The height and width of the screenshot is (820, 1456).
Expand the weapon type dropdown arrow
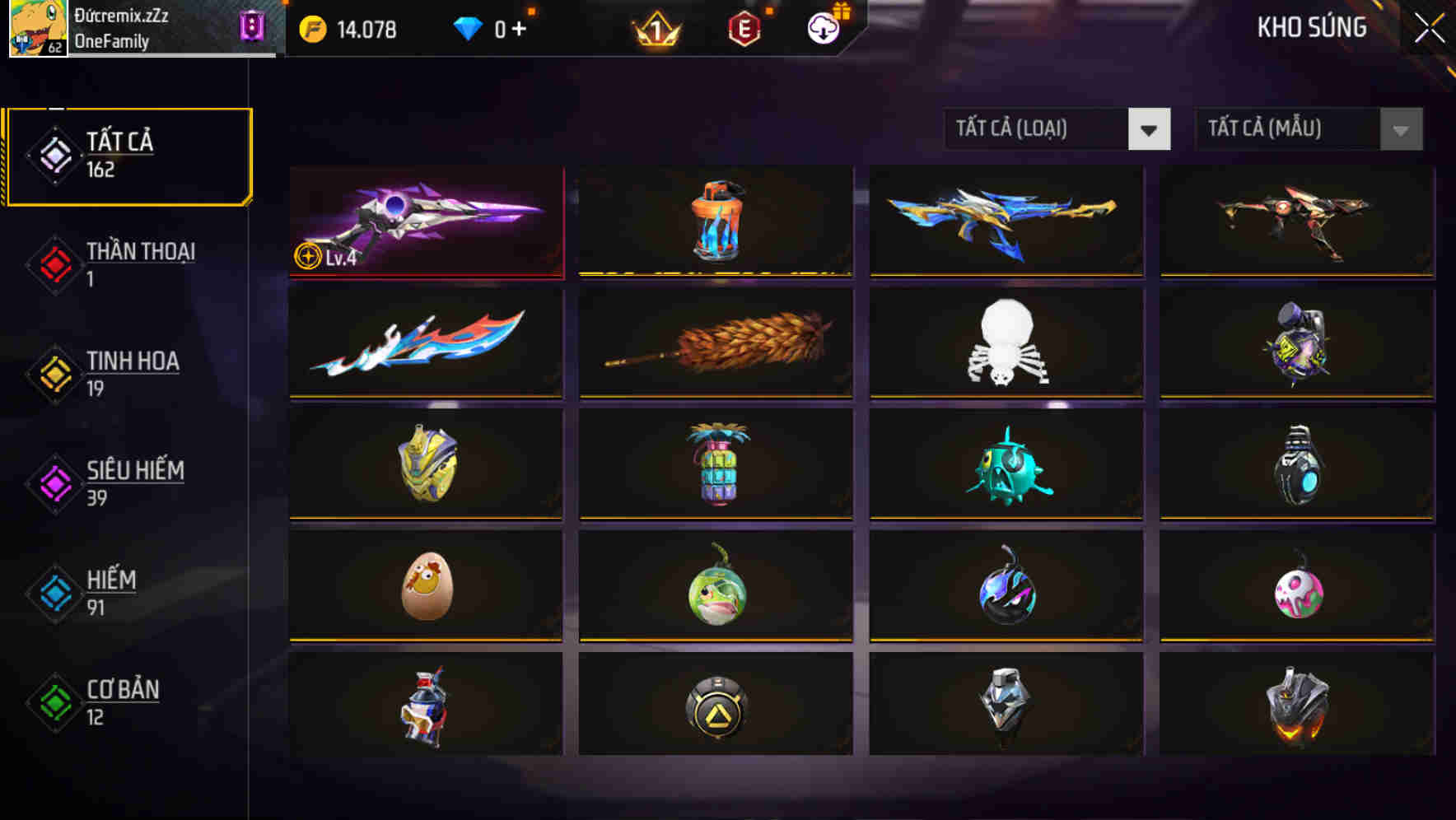pyautogui.click(x=1150, y=129)
